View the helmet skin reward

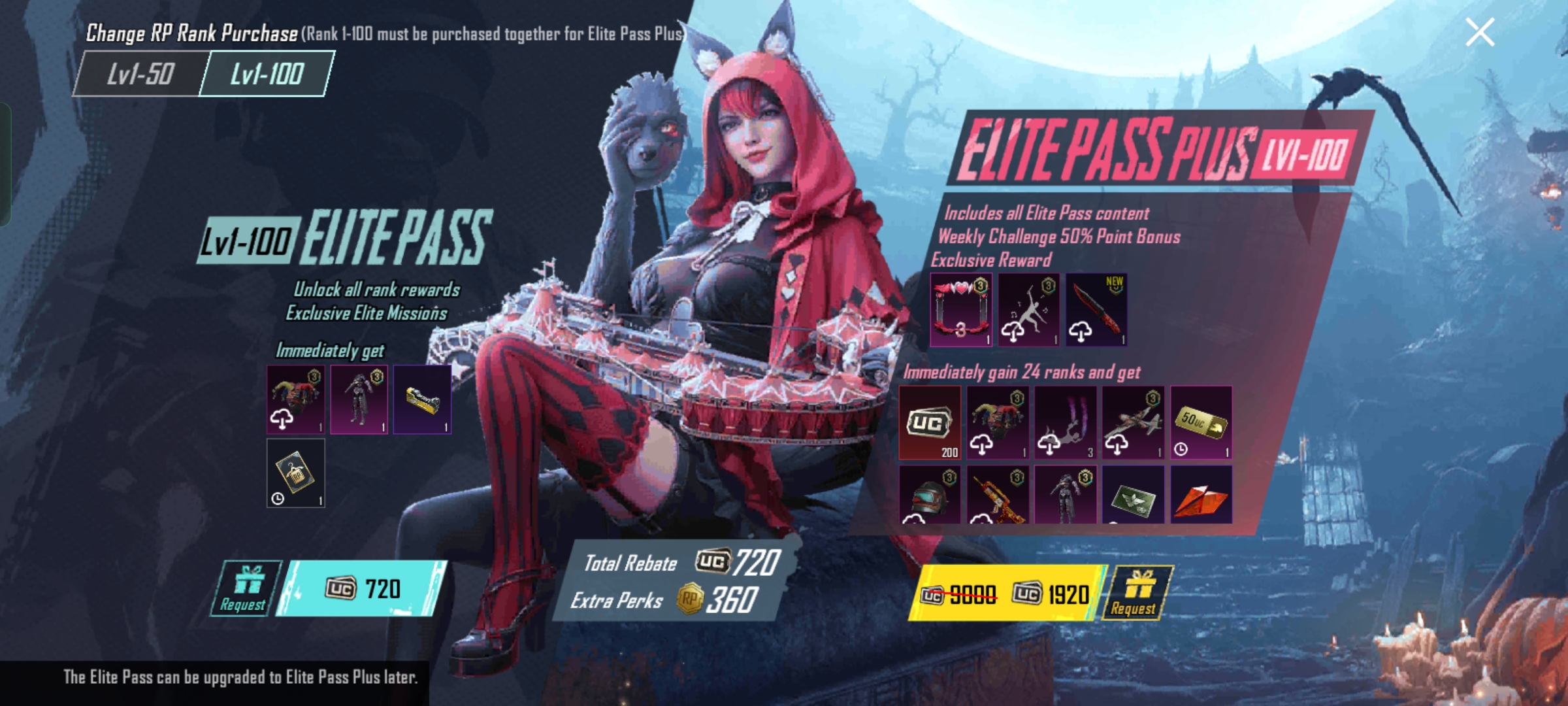coord(930,495)
